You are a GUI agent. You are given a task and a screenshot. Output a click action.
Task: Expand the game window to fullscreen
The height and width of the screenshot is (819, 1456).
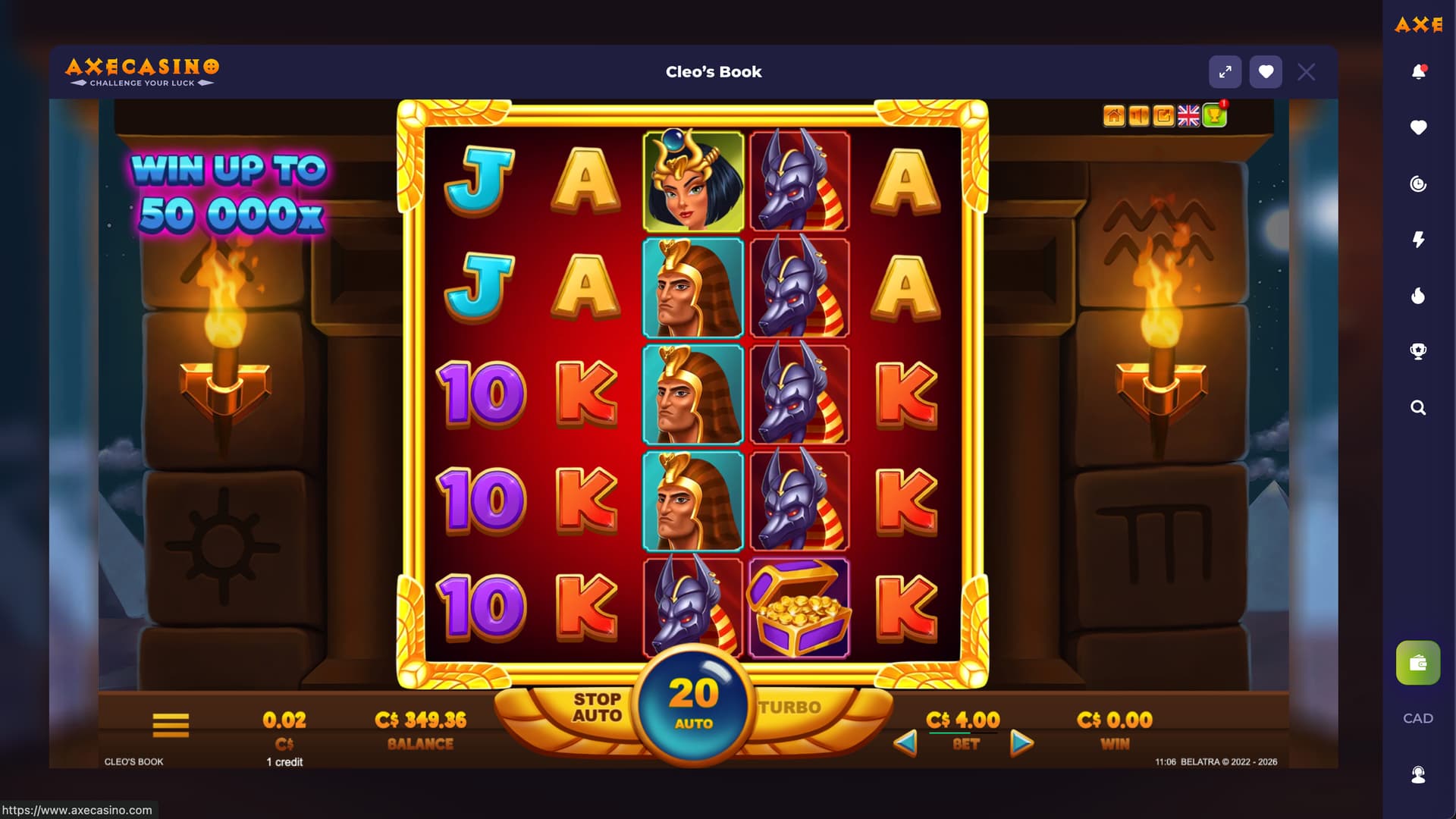coord(1225,72)
